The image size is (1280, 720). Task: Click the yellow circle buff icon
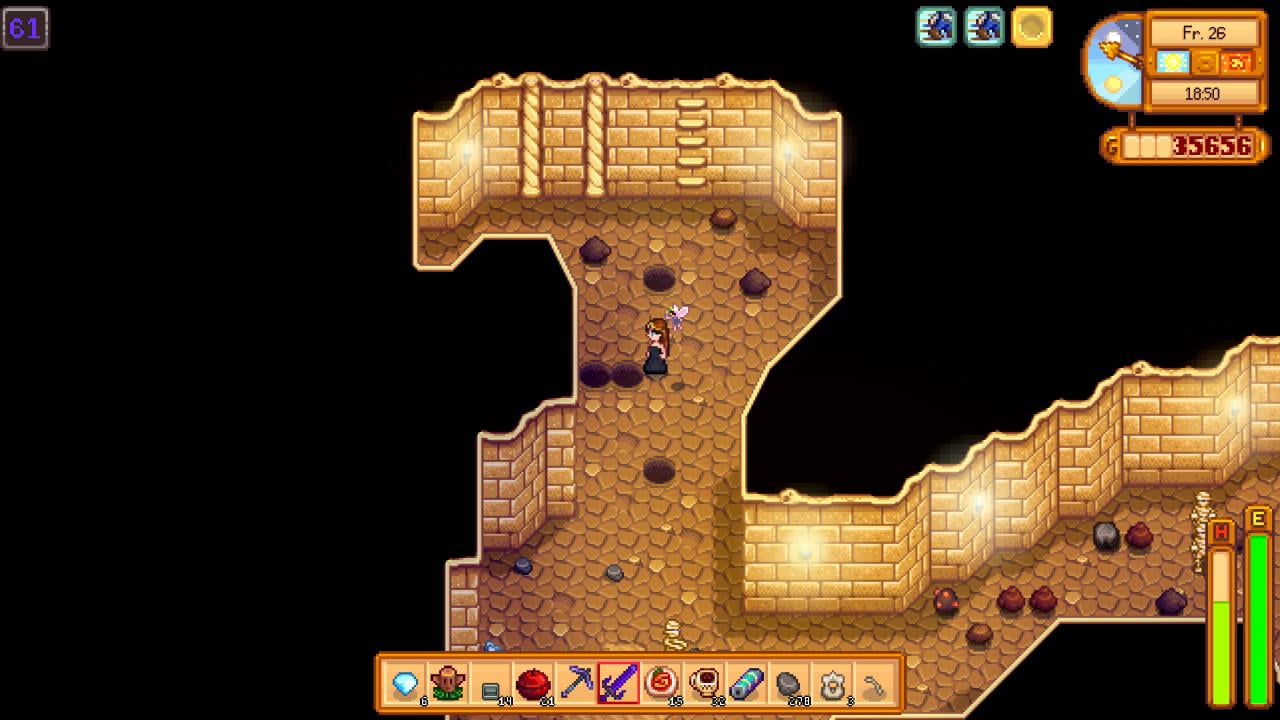point(1031,27)
